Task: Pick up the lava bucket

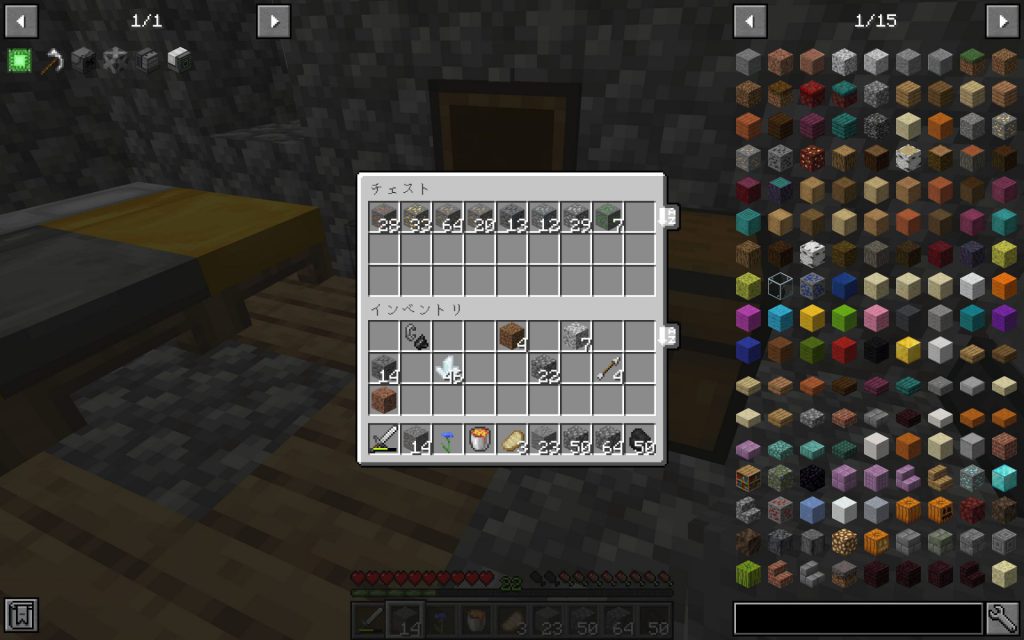Action: click(x=480, y=439)
